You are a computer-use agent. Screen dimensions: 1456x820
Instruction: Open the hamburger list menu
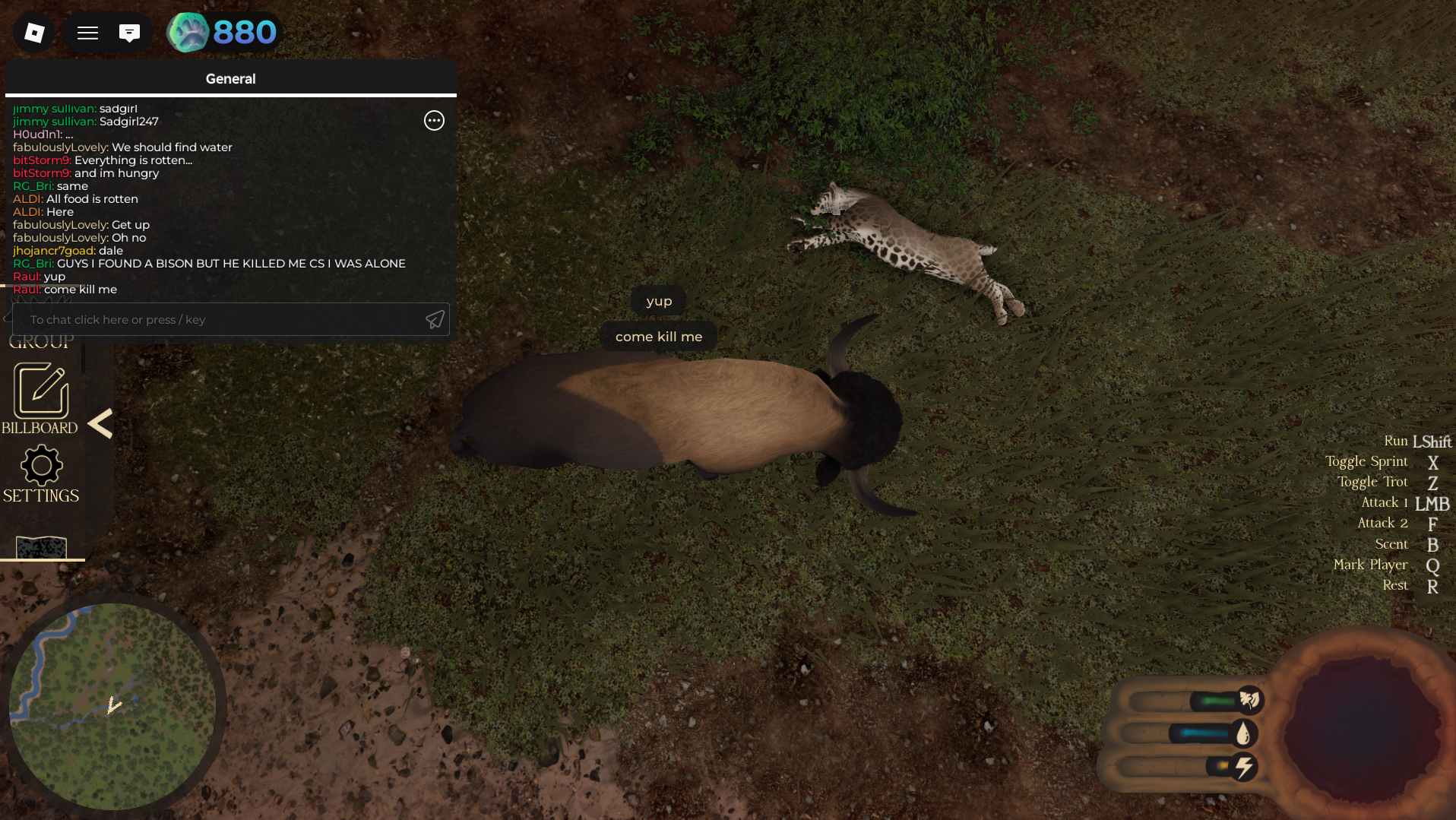tap(87, 33)
